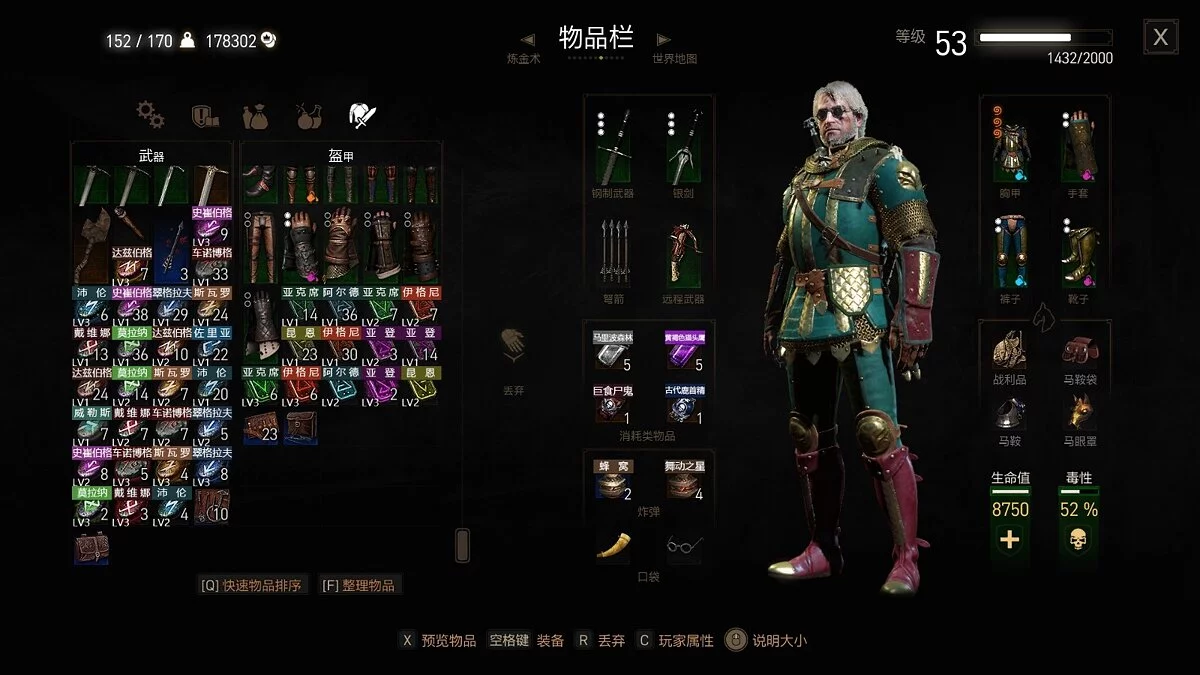Choose the equipped silver sword slot (银剑)

click(x=684, y=146)
